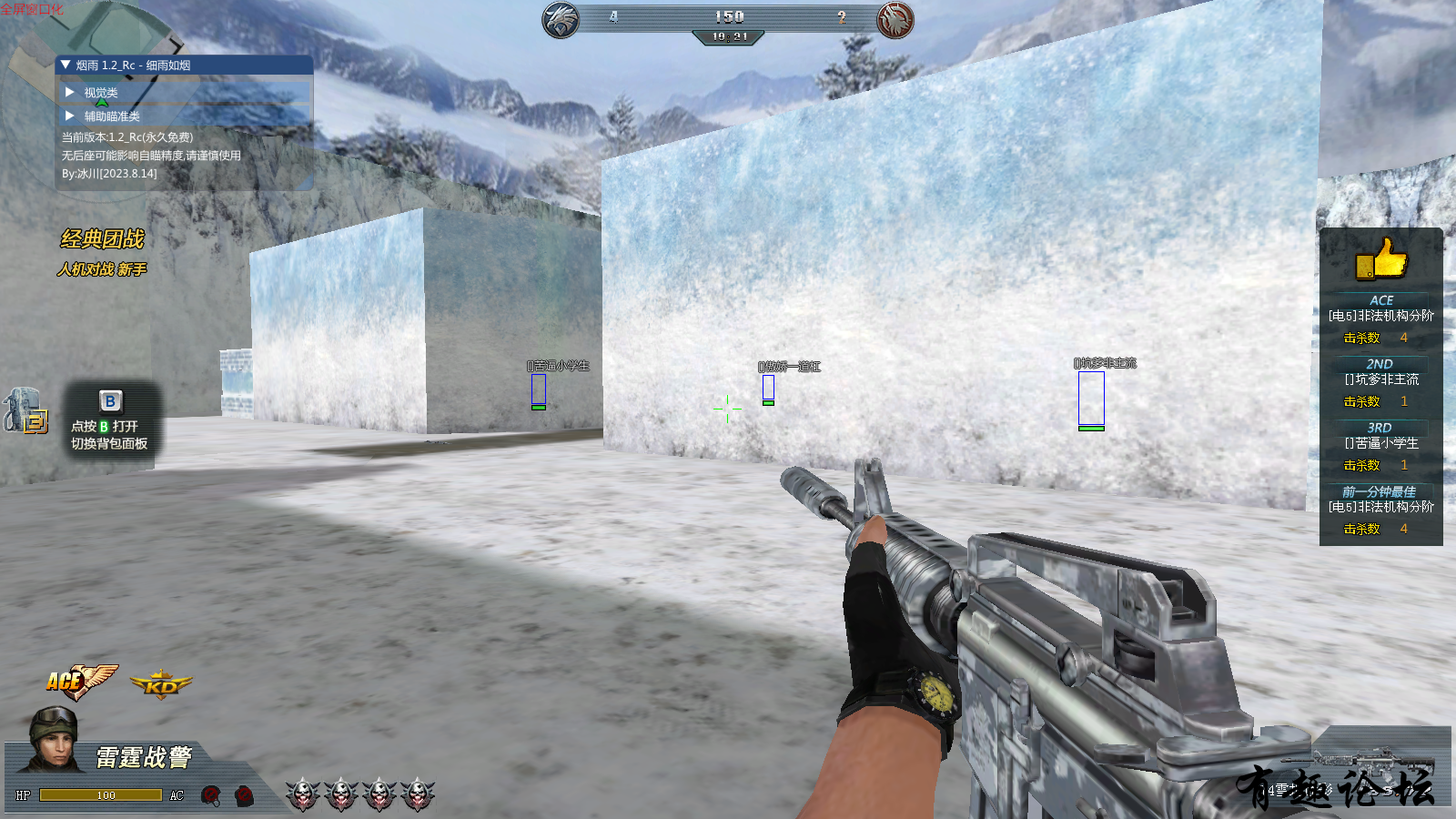Open the backpack icon beside the B prompt
1456x819 pixels.
(x=25, y=411)
